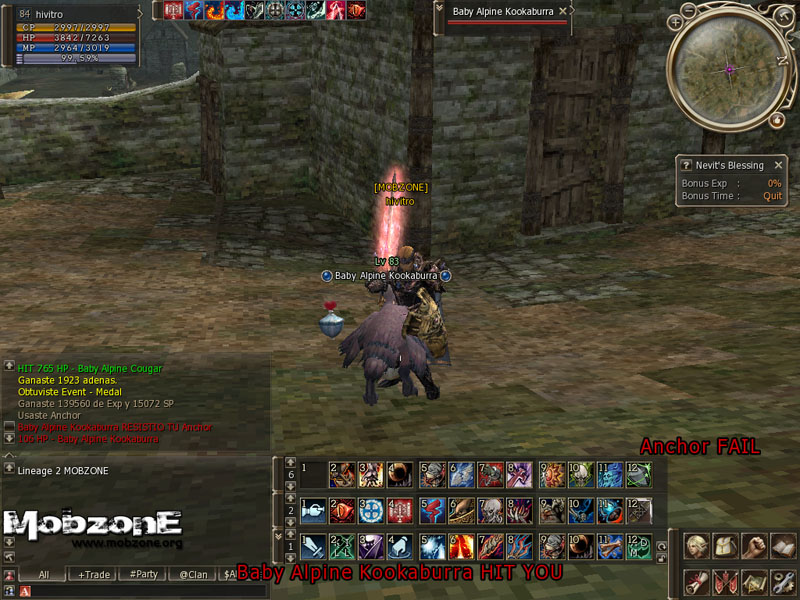
Task: Open the Nevit's Blessing help question mark
Action: coord(685,165)
